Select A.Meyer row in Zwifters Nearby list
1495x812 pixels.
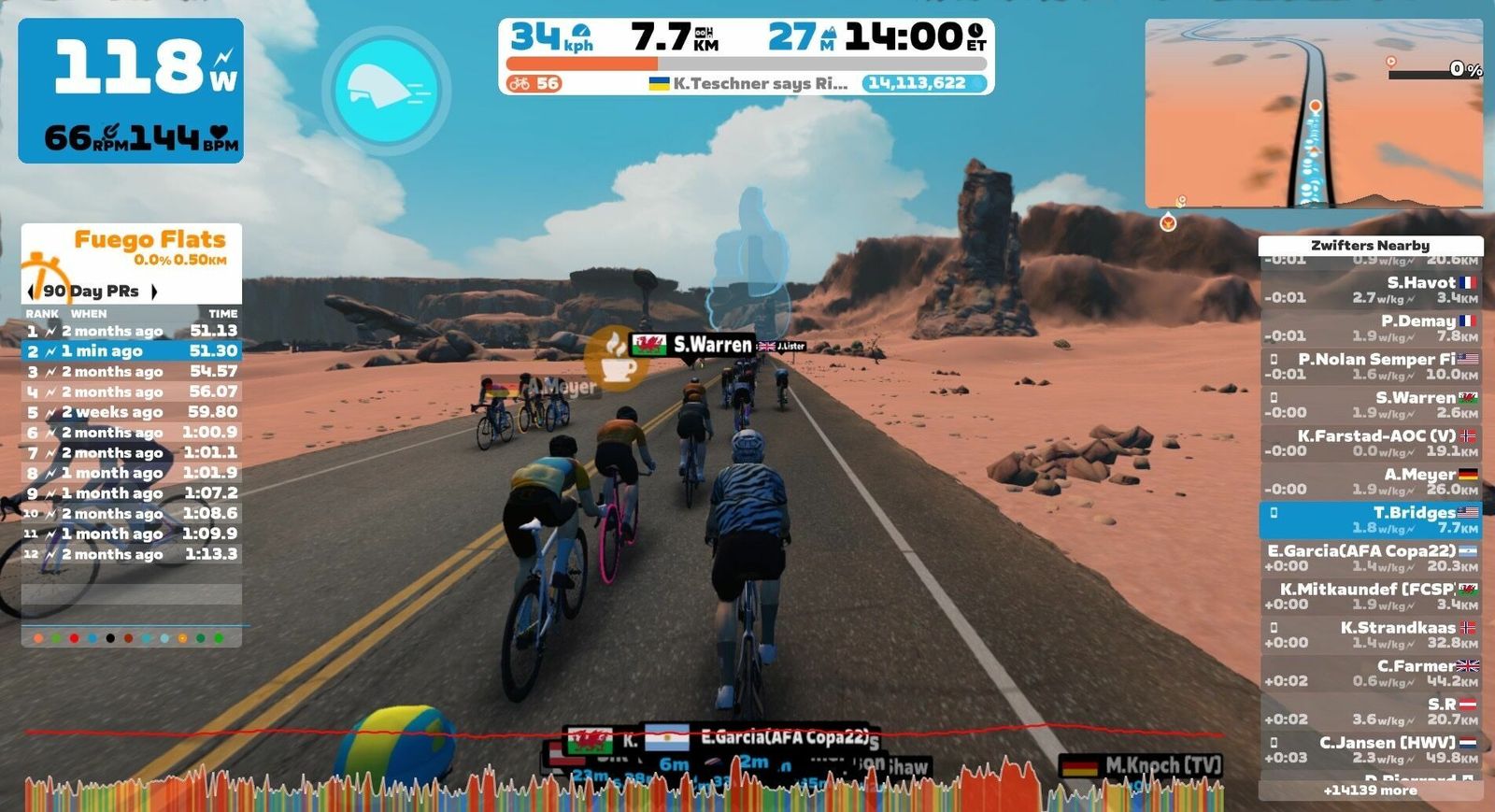[1371, 481]
